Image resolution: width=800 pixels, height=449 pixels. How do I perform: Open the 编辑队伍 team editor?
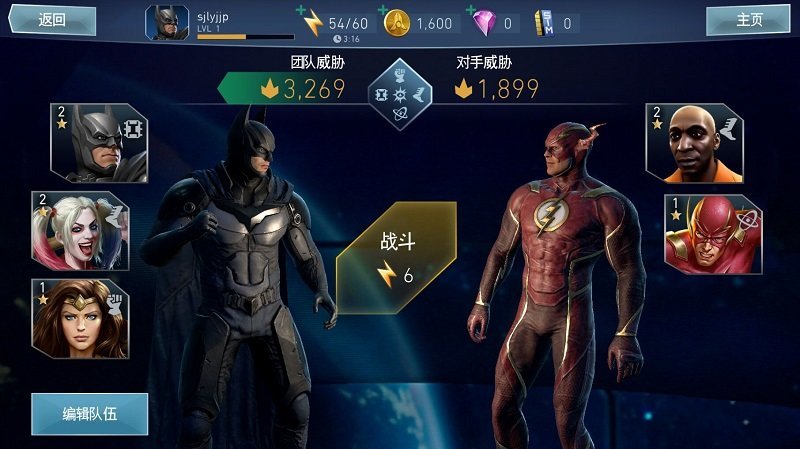(90, 413)
